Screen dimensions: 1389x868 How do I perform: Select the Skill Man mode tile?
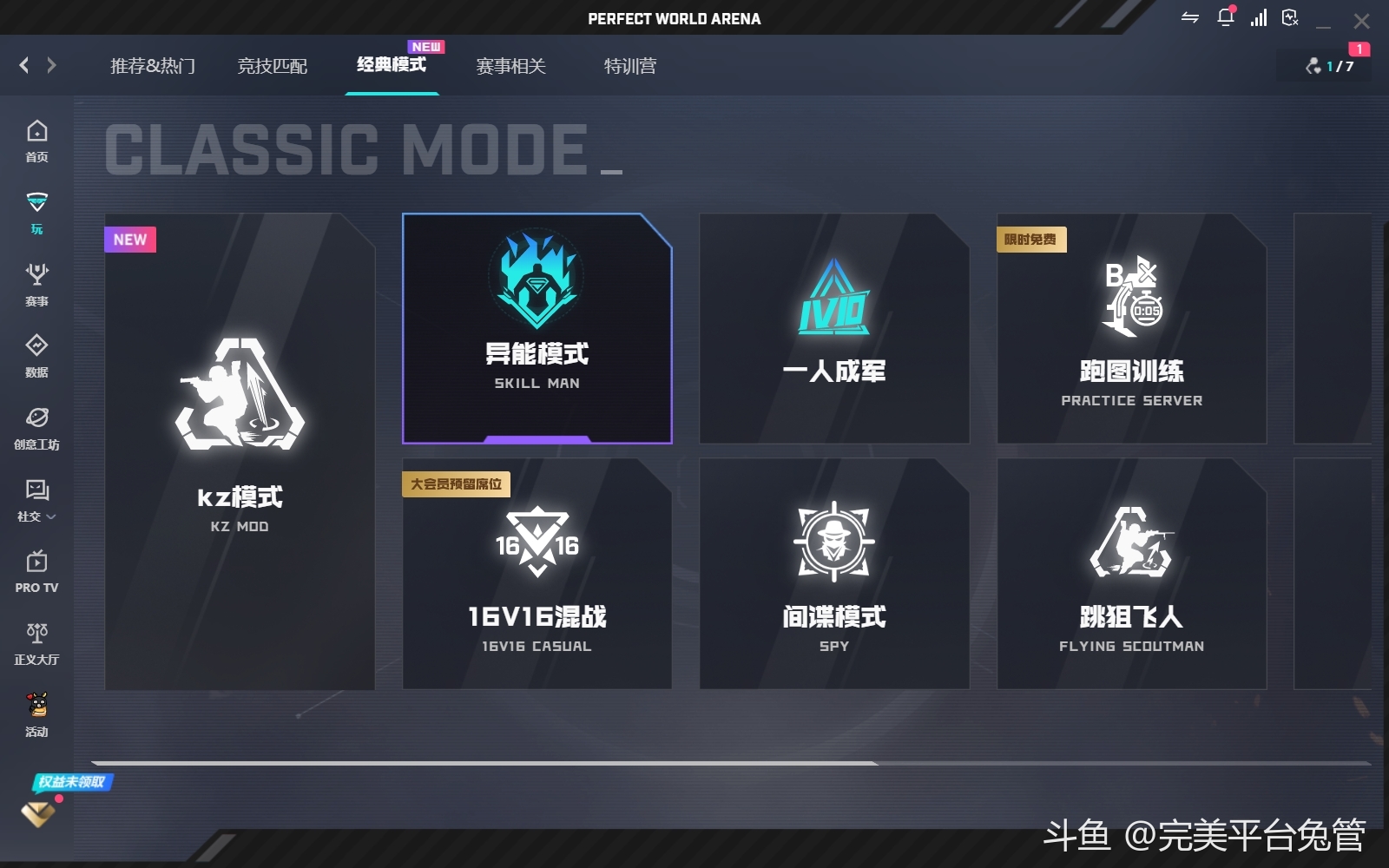[x=537, y=329]
